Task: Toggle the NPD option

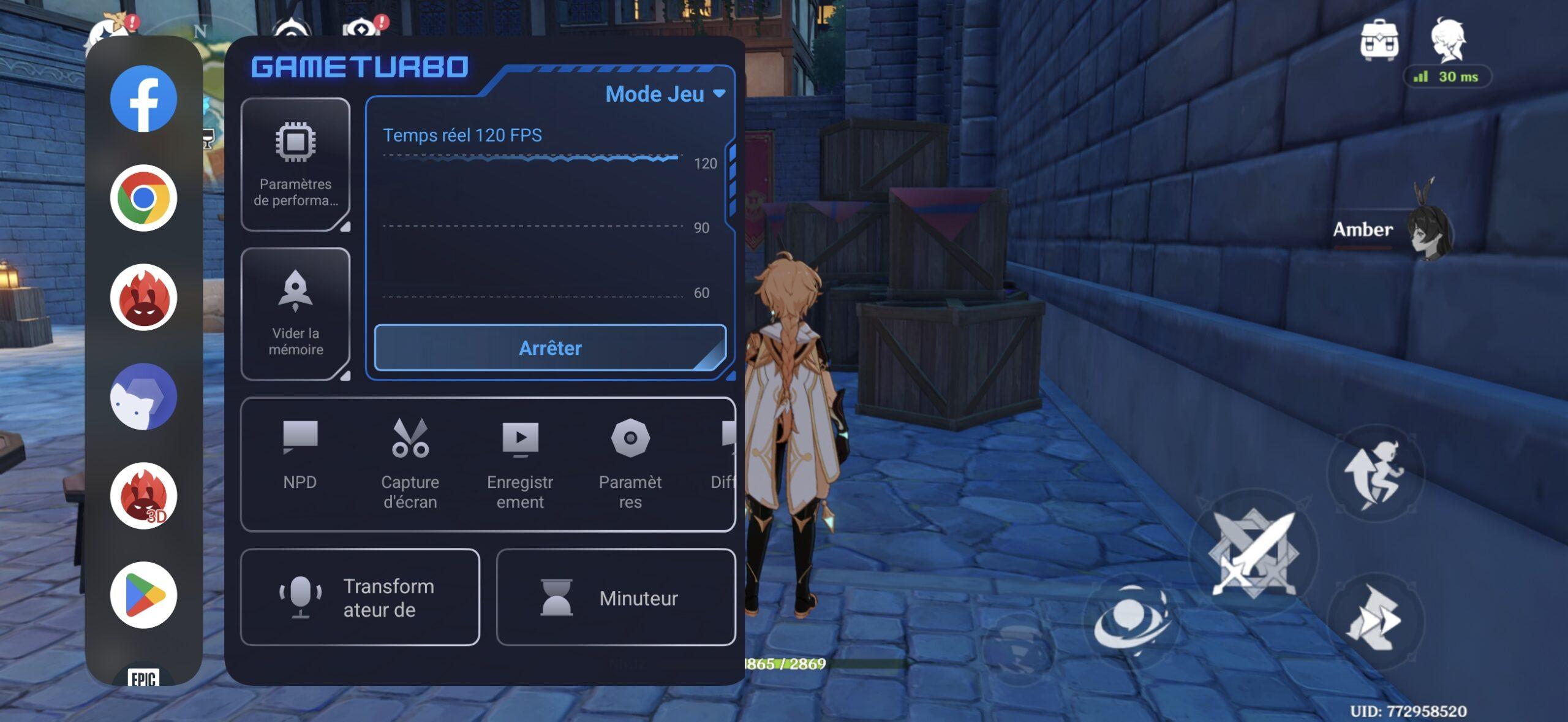Action: pos(300,454)
